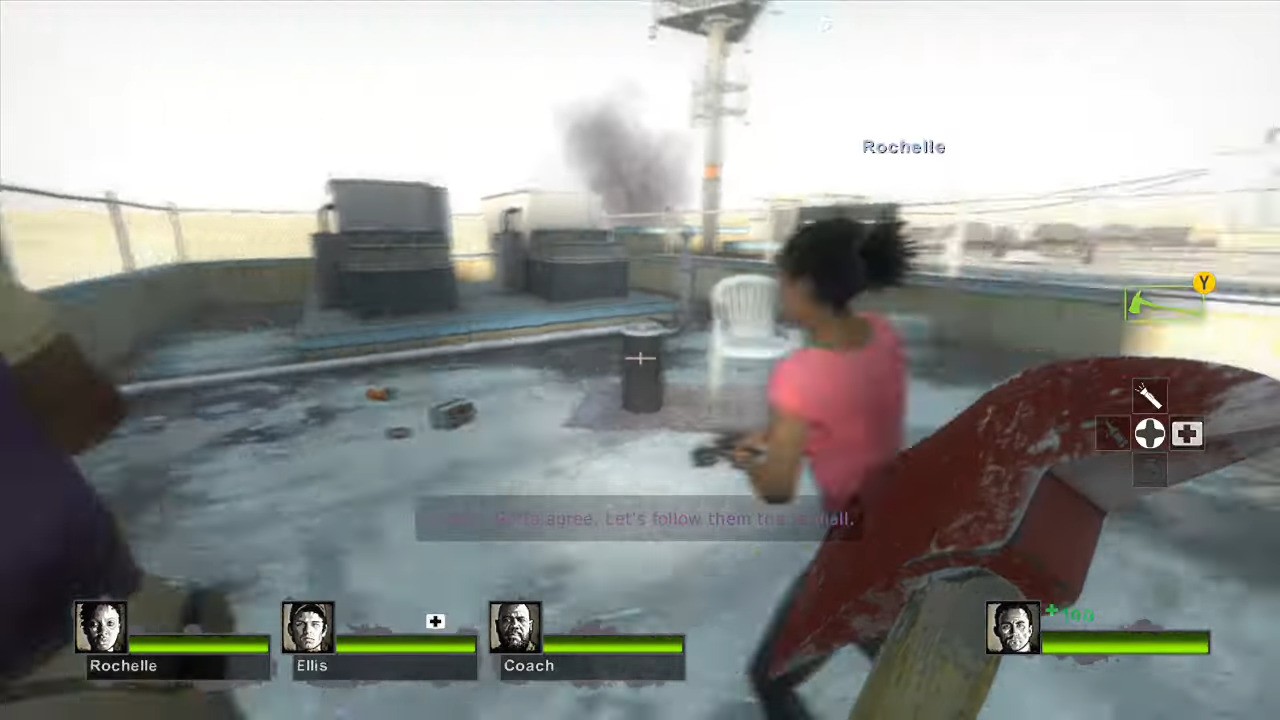Click the Coach name label on the HUD
The height and width of the screenshot is (720, 1280).
coord(529,665)
